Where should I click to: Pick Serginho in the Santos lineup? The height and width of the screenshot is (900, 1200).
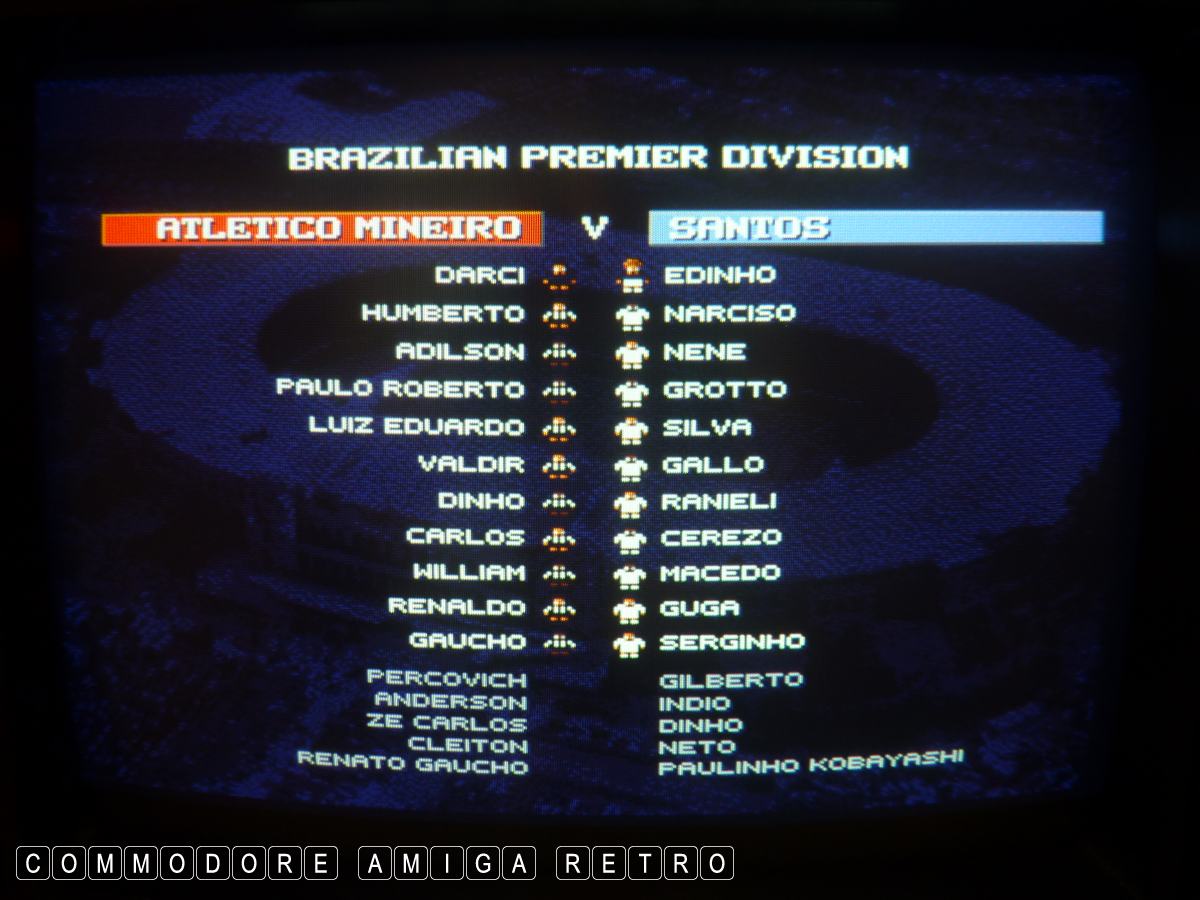pyautogui.click(x=731, y=642)
